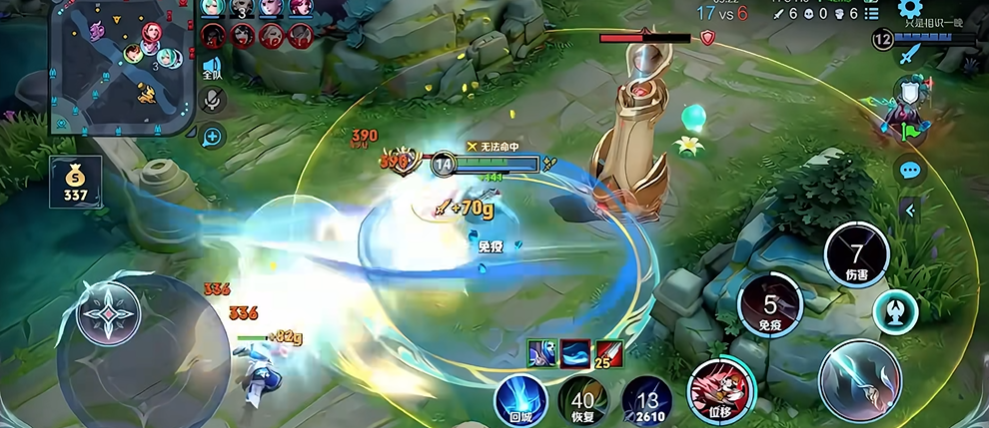Tap the basic attack button
Image resolution: width=989 pixels, height=428 pixels.
click(x=859, y=381)
